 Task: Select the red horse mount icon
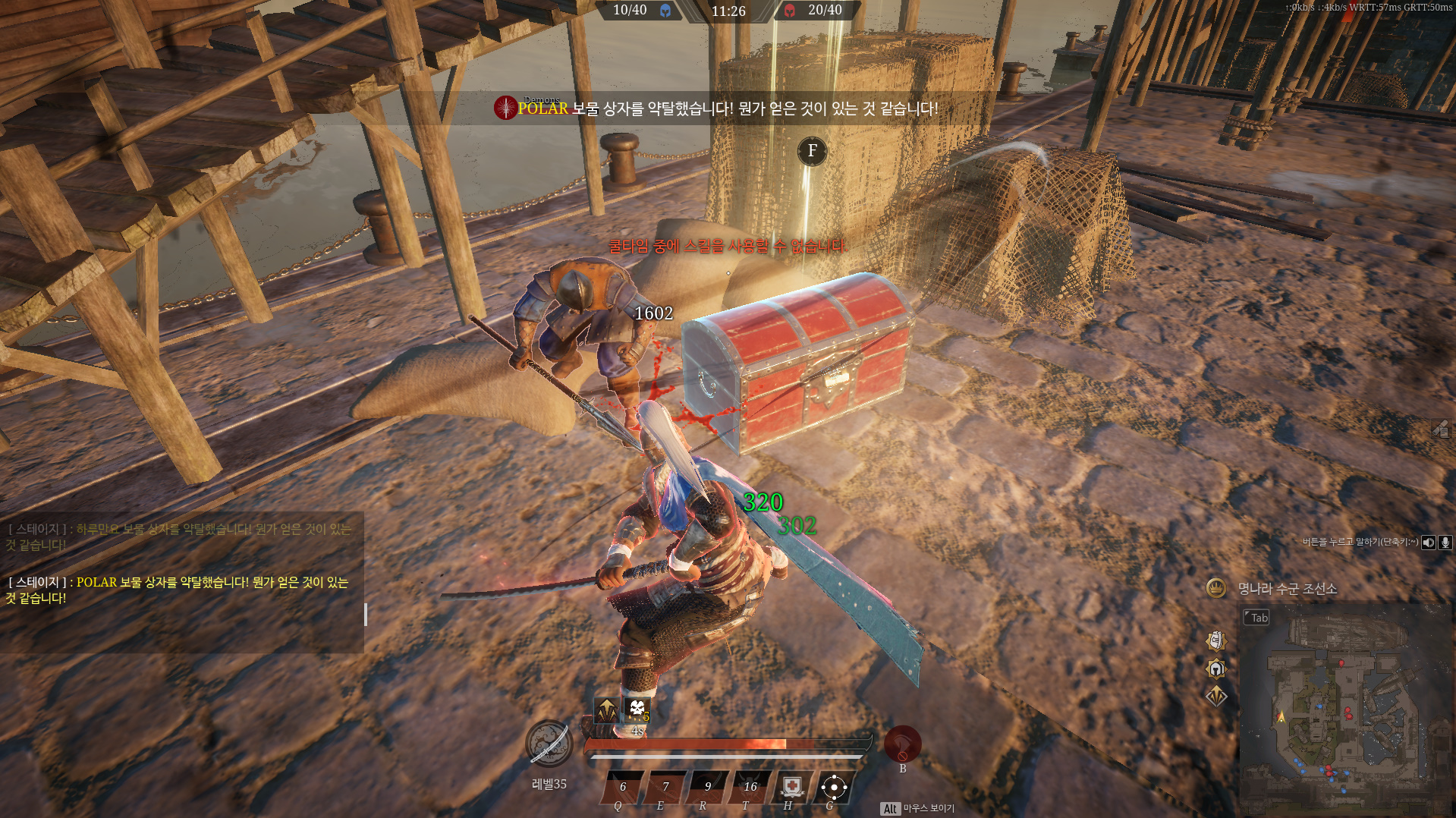click(x=902, y=744)
